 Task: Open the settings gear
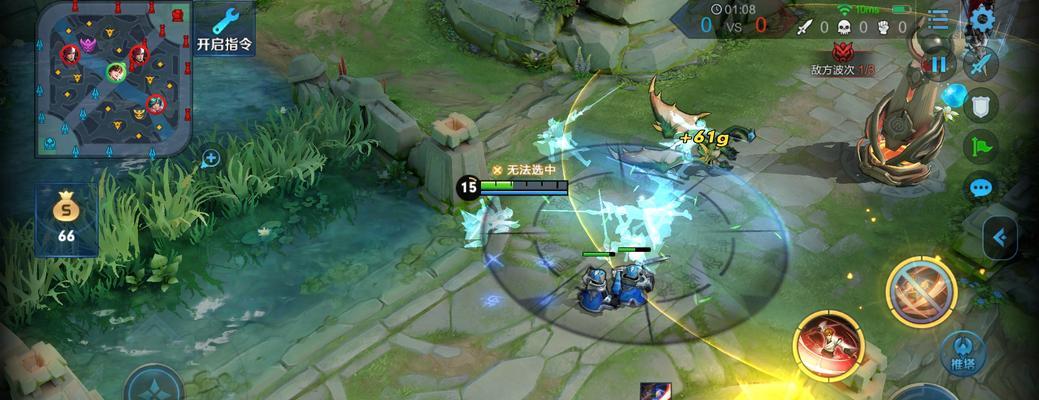[x=983, y=19]
